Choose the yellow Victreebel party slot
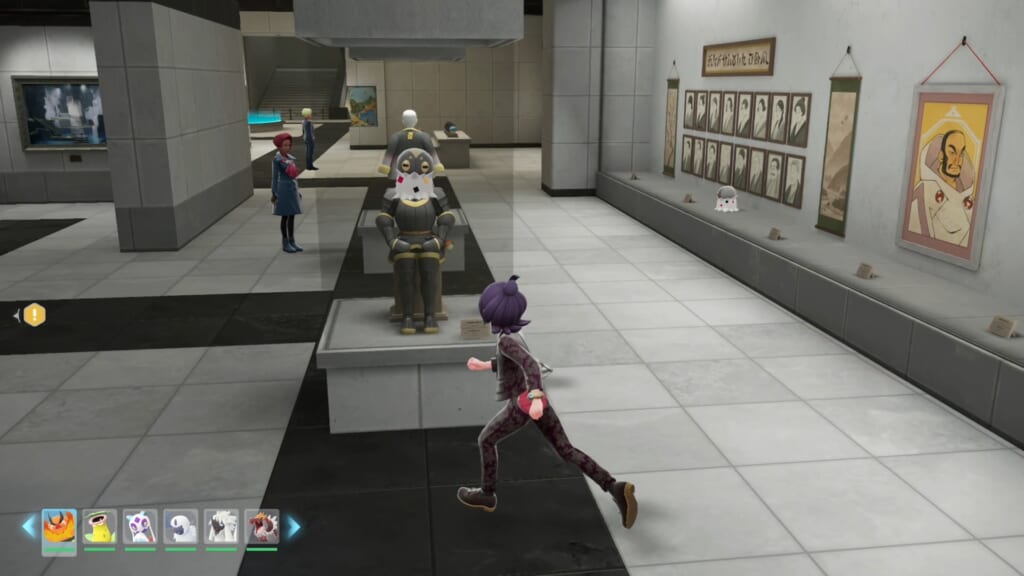Image resolution: width=1024 pixels, height=576 pixels. tap(100, 526)
